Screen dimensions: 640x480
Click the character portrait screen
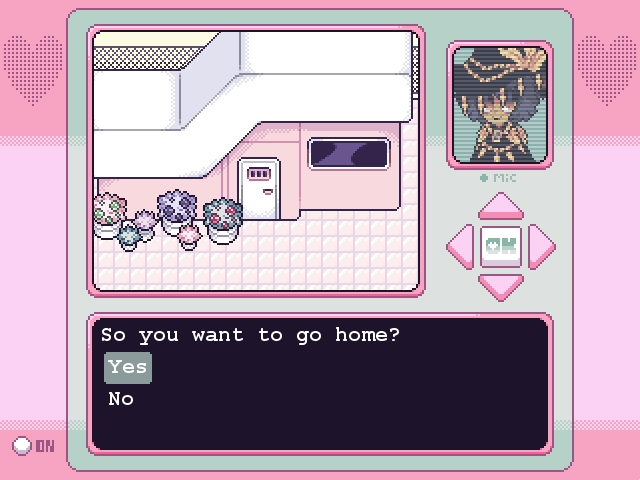pos(500,104)
